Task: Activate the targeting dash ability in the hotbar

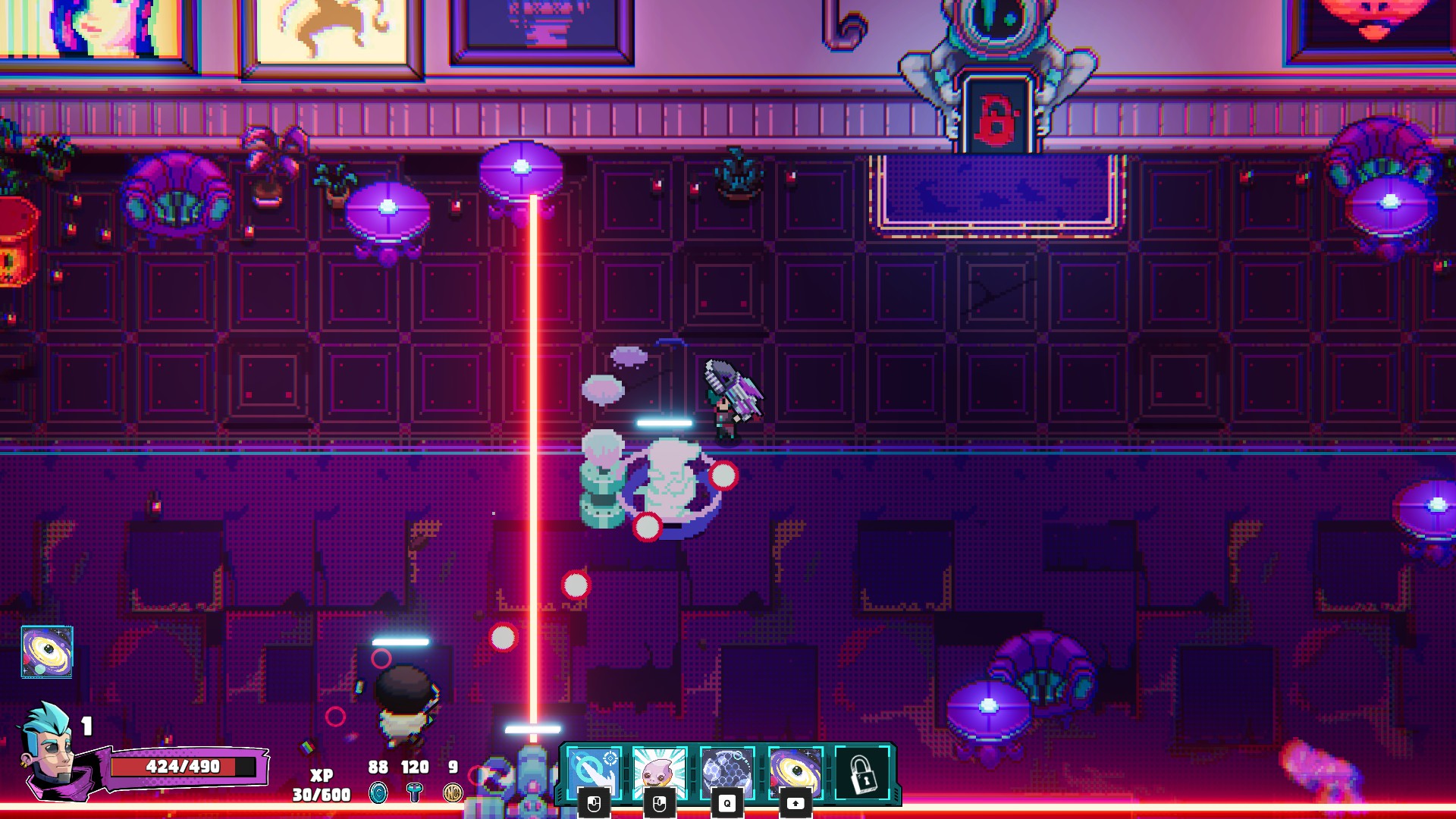Action: [x=594, y=773]
